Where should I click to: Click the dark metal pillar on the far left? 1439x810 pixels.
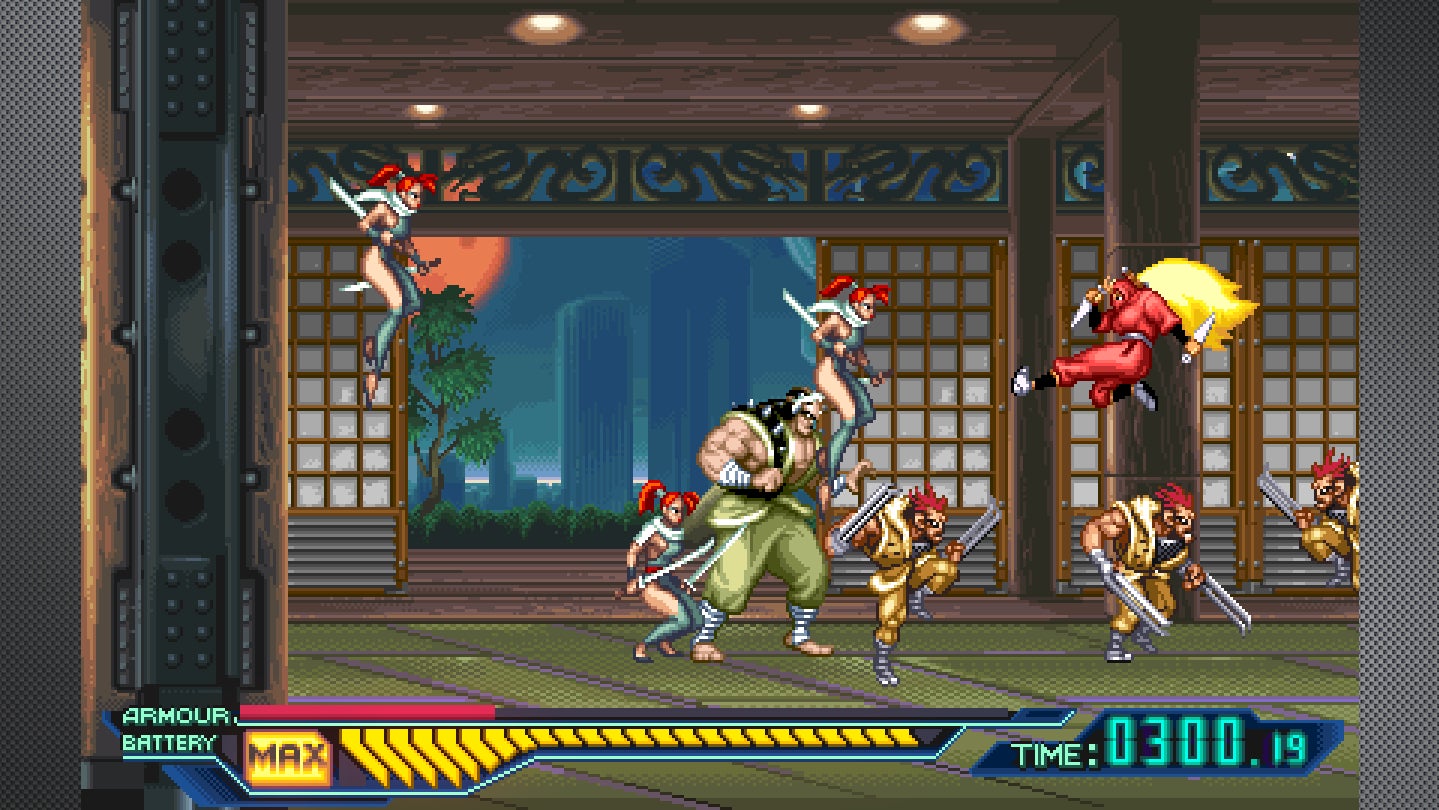180,350
